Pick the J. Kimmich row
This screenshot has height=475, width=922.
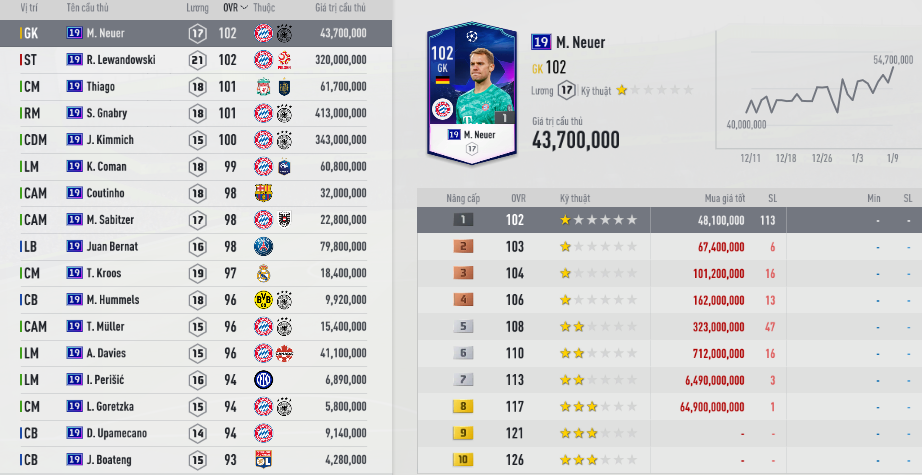[110, 140]
